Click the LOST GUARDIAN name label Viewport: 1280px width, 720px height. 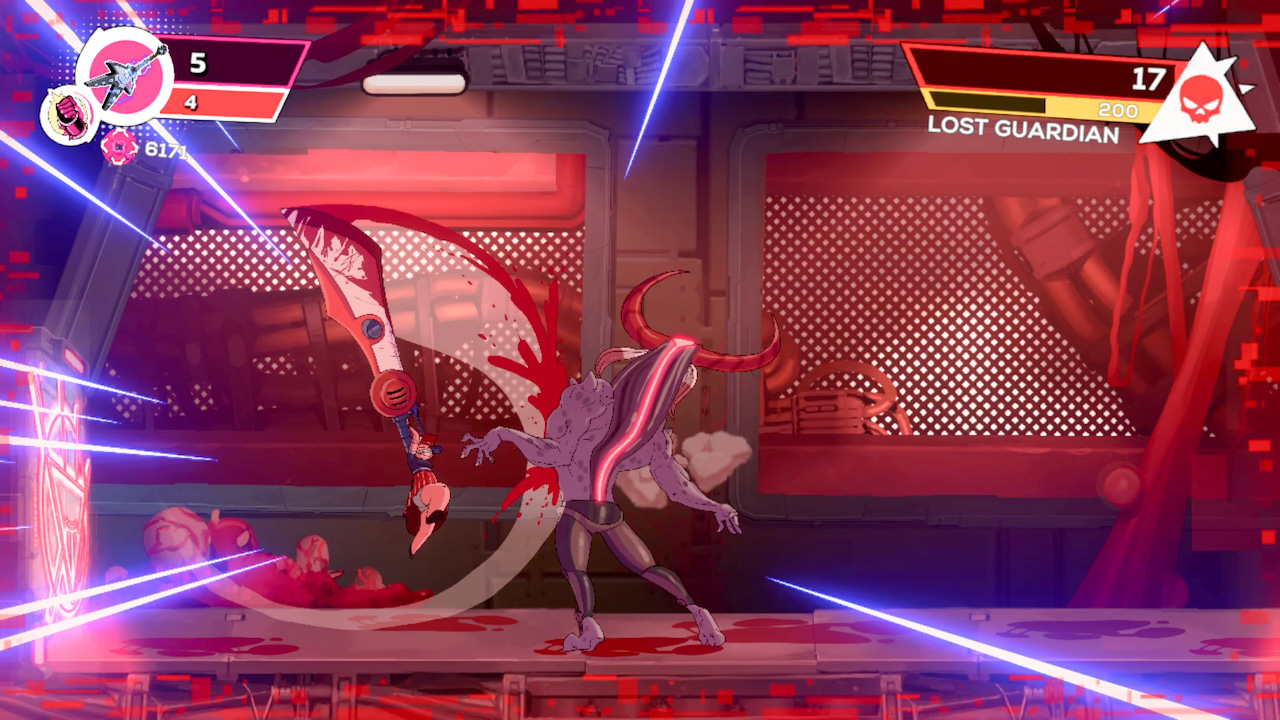pyautogui.click(x=1022, y=130)
